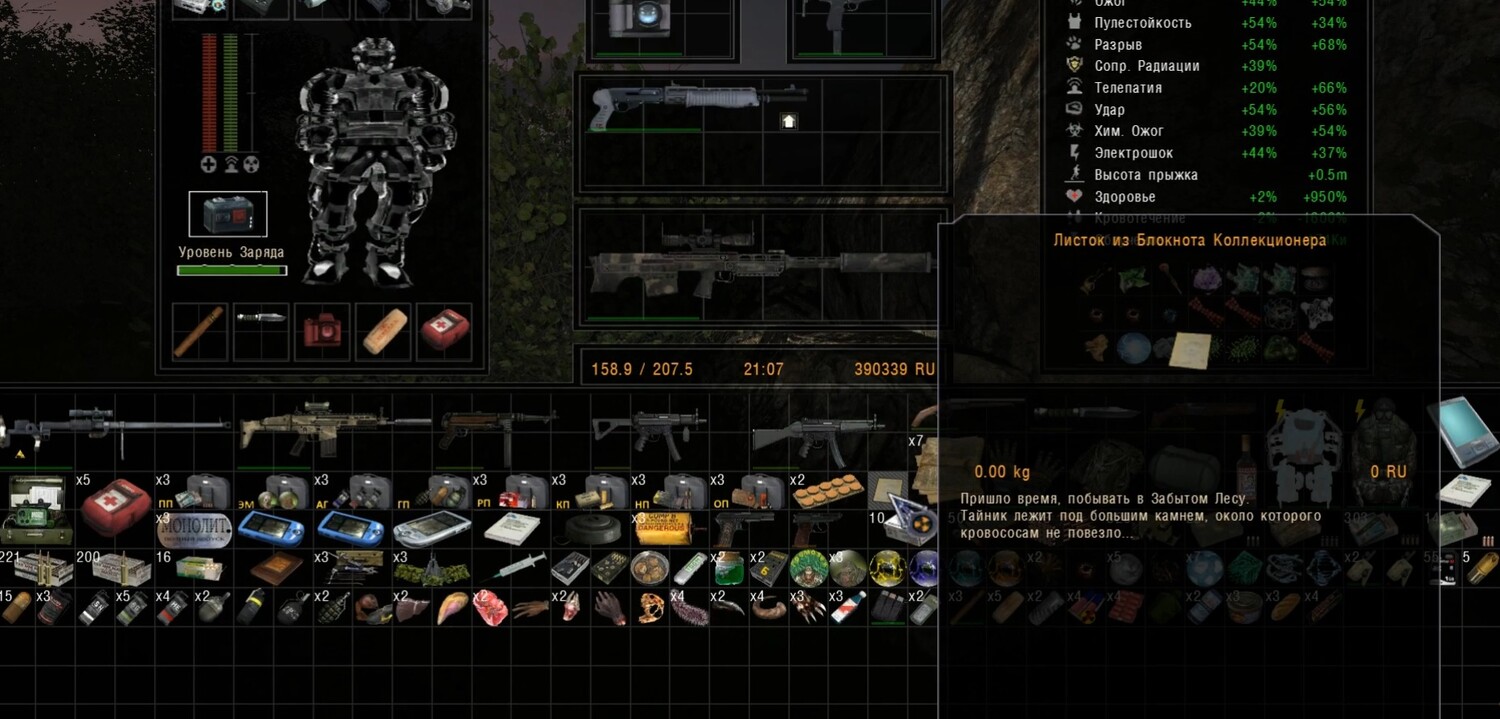Select the red camera quick slot
This screenshot has width=1500, height=719.
322,329
